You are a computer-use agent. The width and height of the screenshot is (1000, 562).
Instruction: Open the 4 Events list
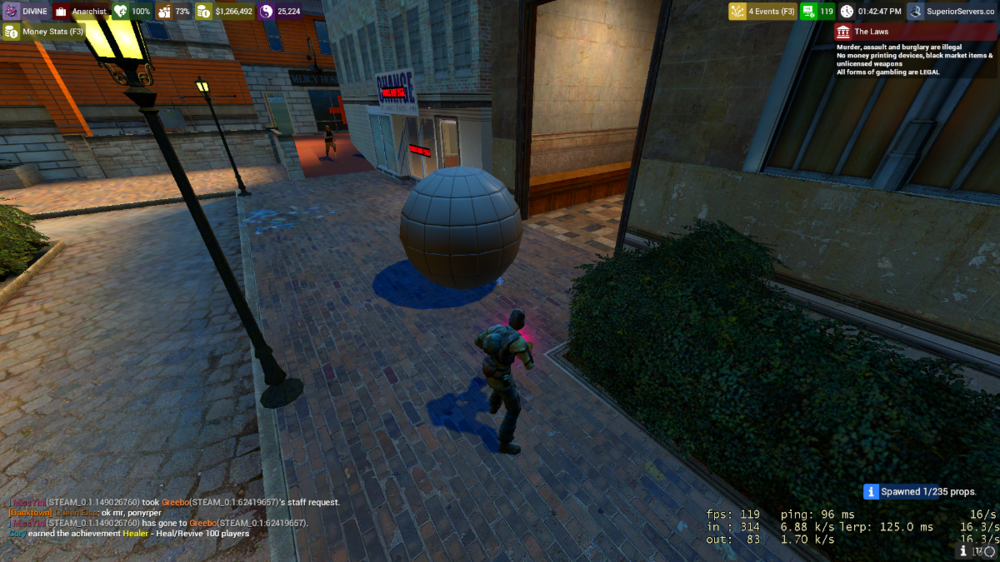click(x=762, y=12)
